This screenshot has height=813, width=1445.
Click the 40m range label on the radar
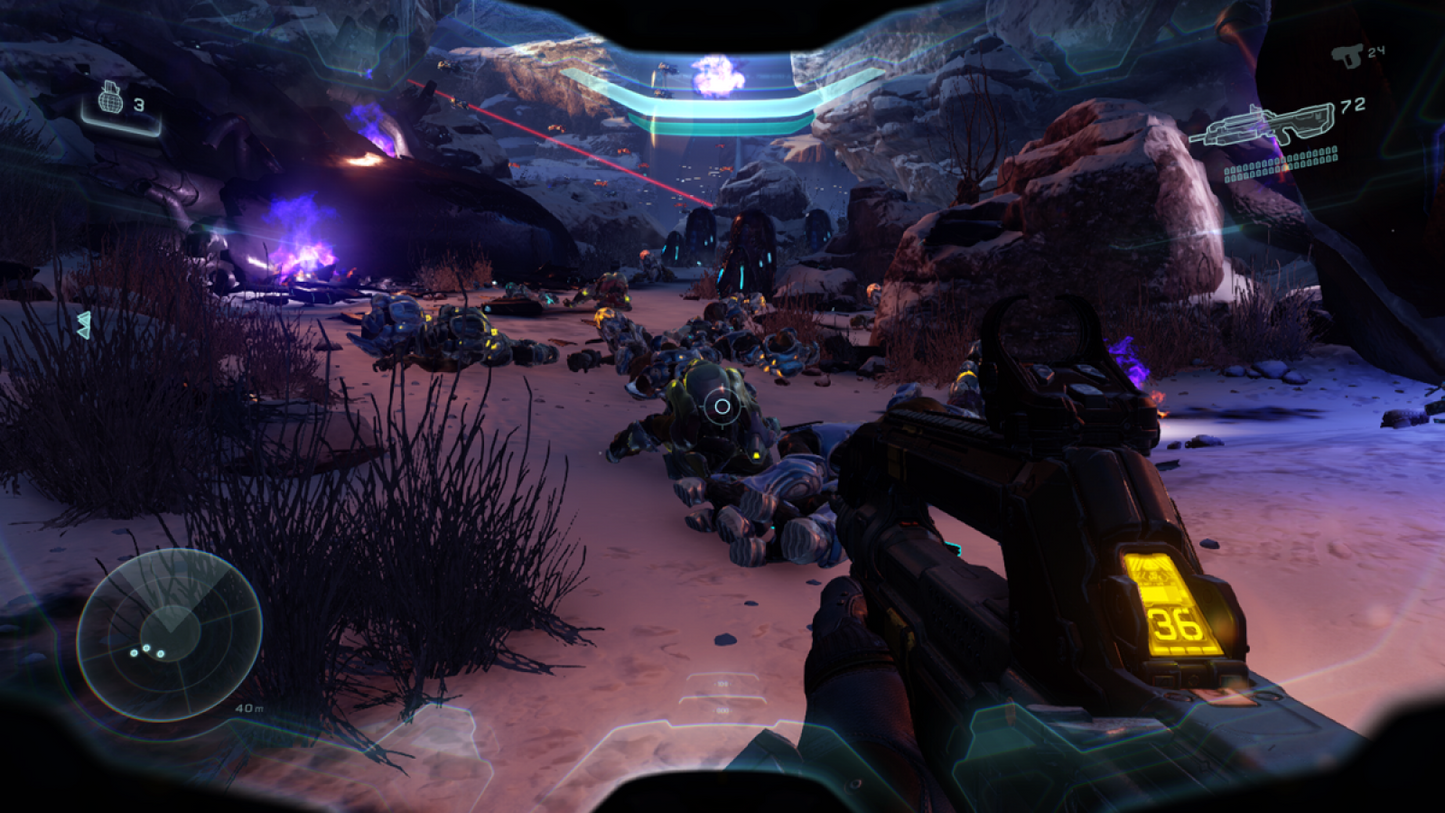click(x=249, y=708)
